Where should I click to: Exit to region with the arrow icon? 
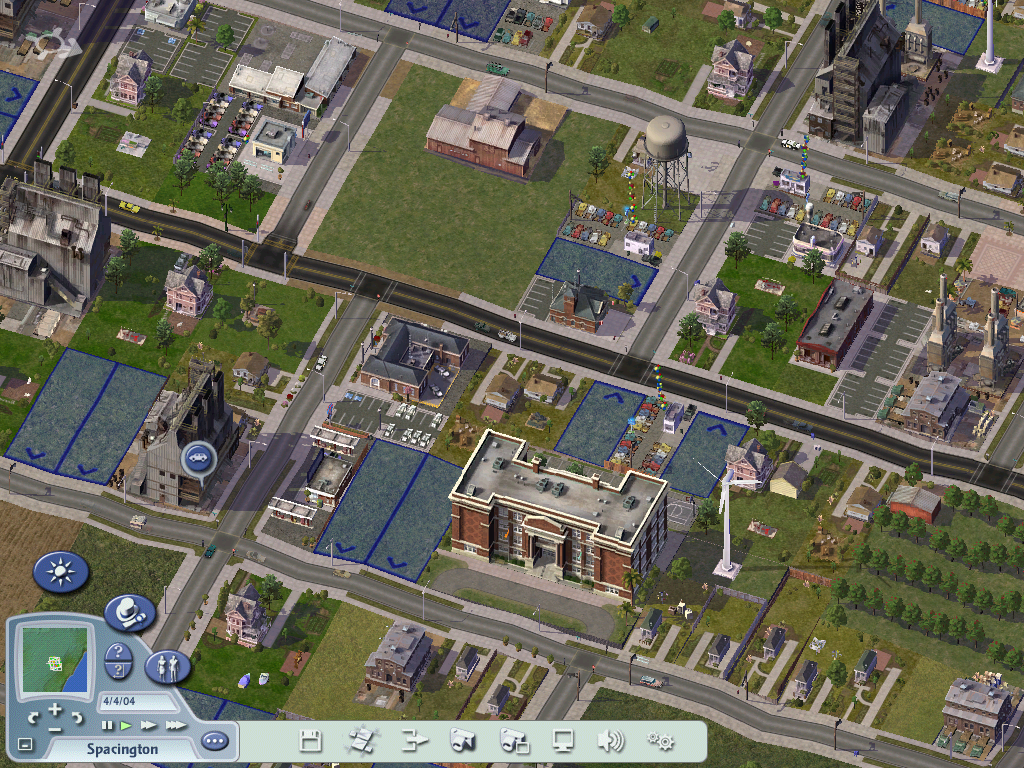[414, 741]
